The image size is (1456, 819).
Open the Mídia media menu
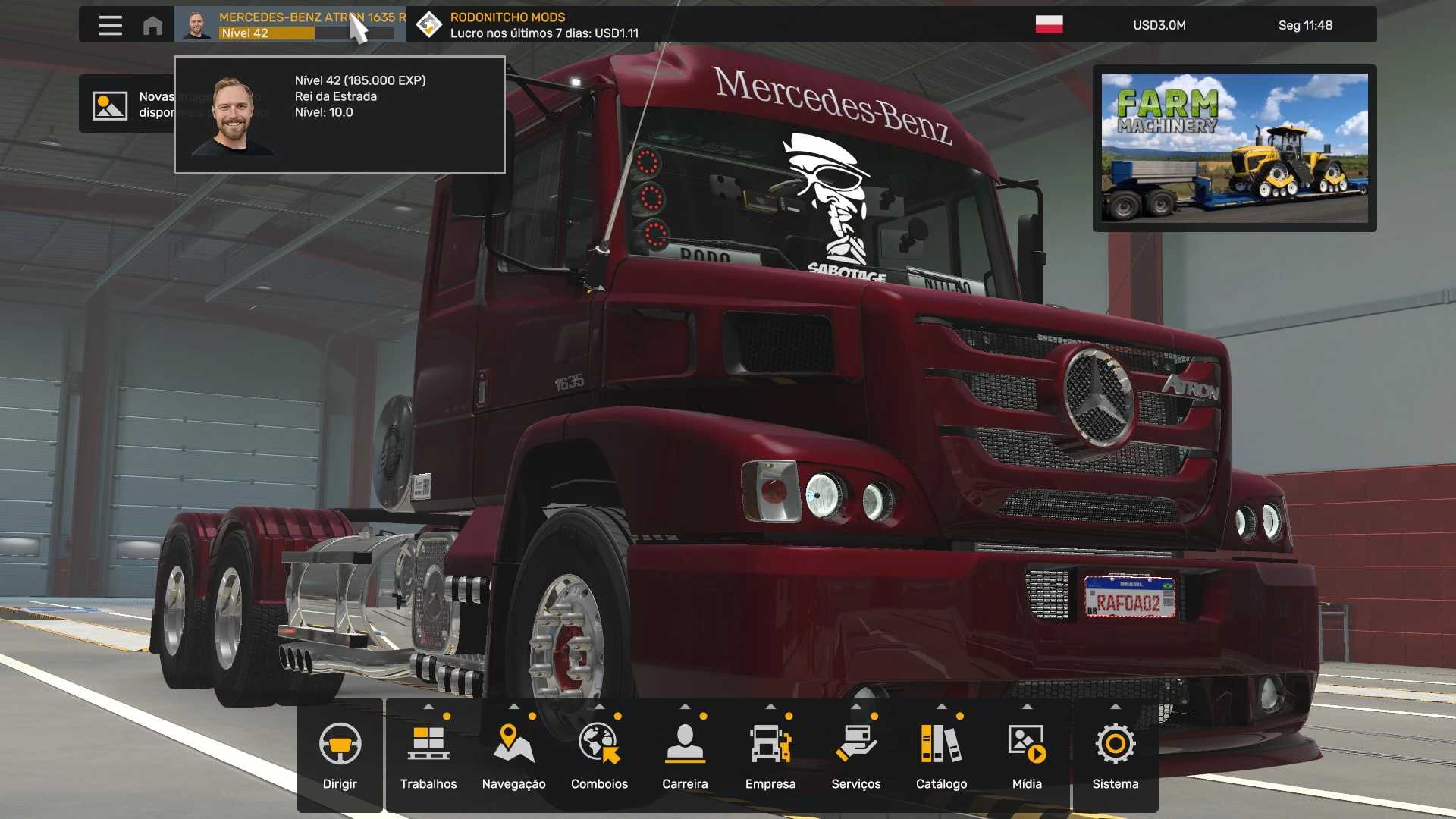point(1027,755)
